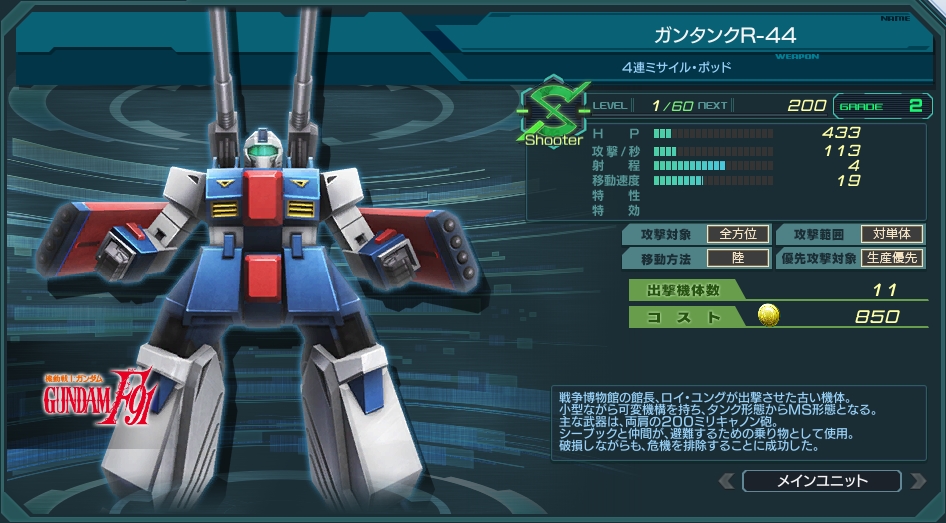Go to next unit with right arrow

point(917,481)
